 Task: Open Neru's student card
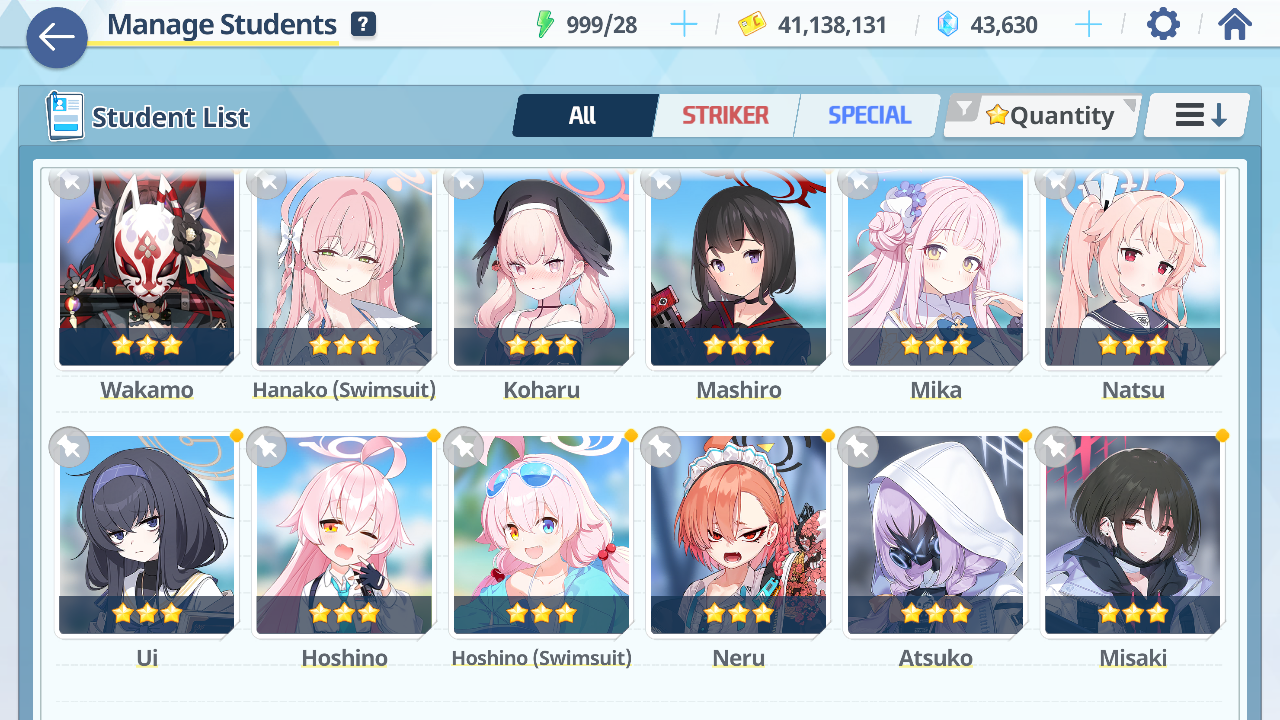pos(738,535)
